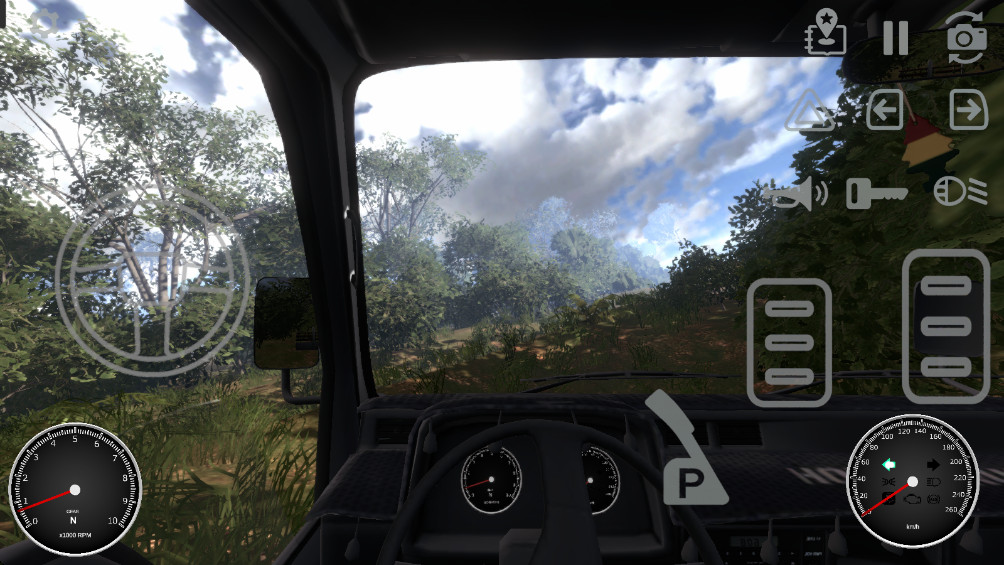
Task: Tap the ignition key icon
Action: pos(876,192)
